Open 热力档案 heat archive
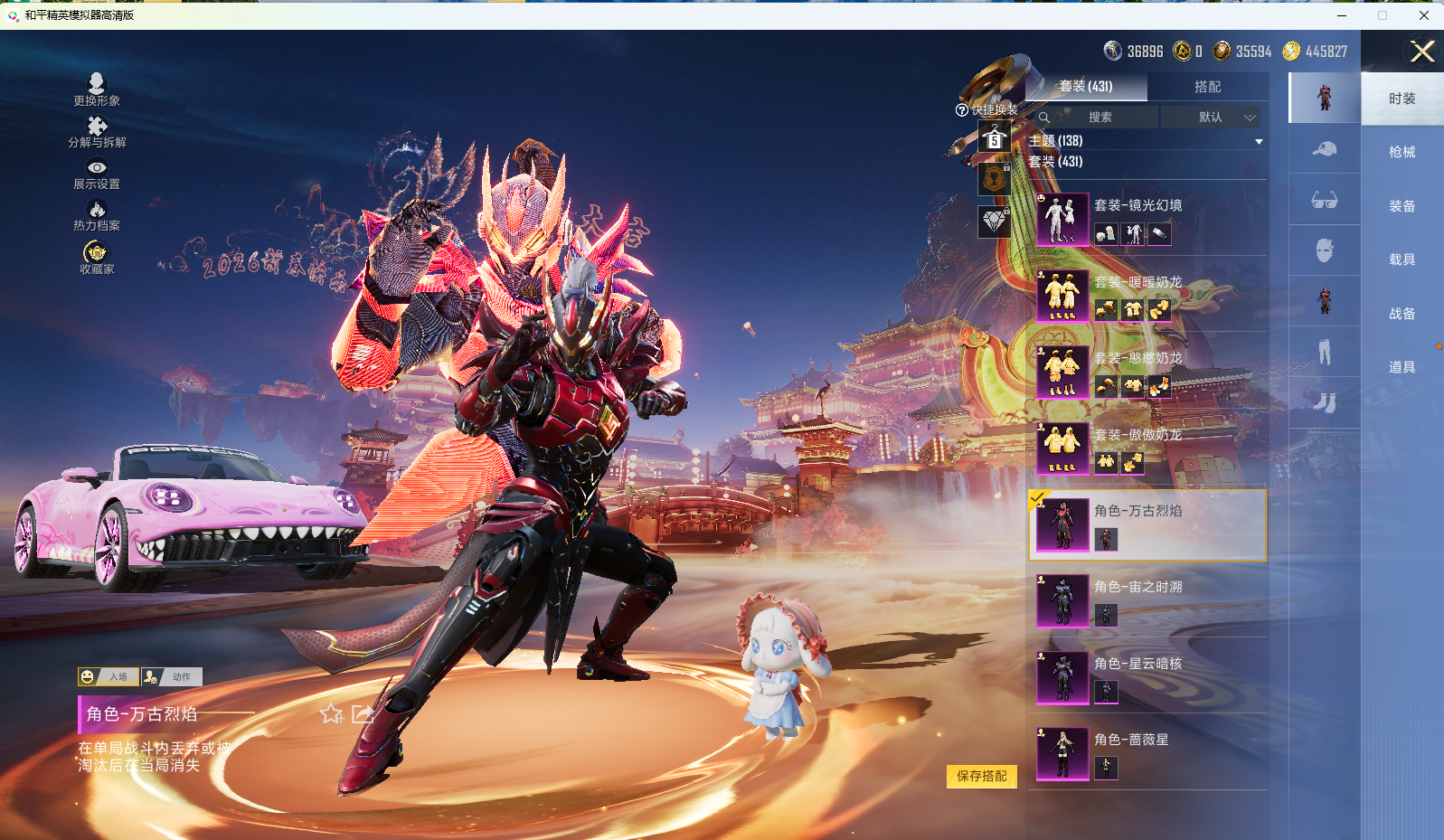This screenshot has height=840, width=1444. (x=97, y=215)
